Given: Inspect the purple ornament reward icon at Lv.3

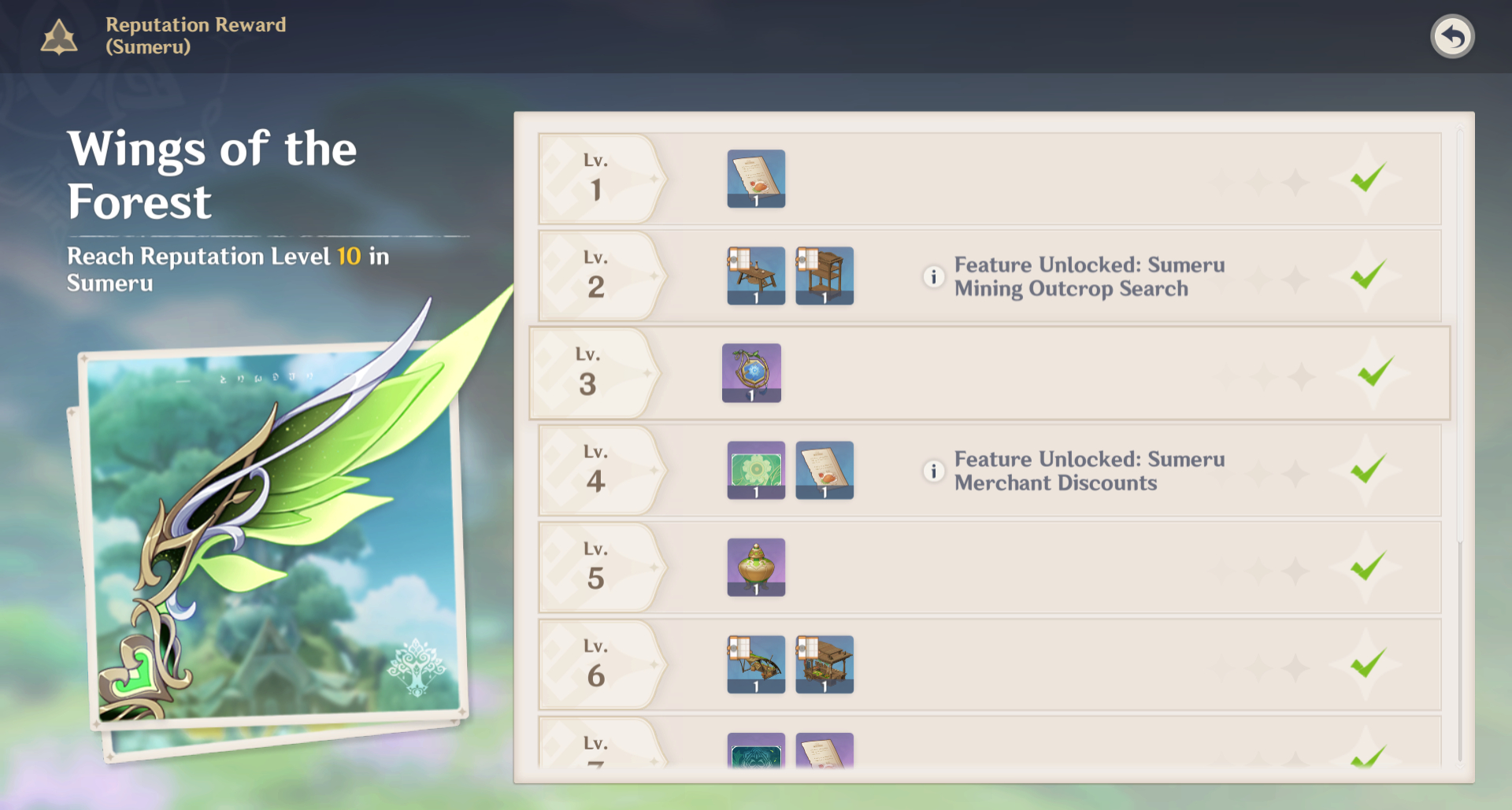Looking at the screenshot, I should [750, 372].
